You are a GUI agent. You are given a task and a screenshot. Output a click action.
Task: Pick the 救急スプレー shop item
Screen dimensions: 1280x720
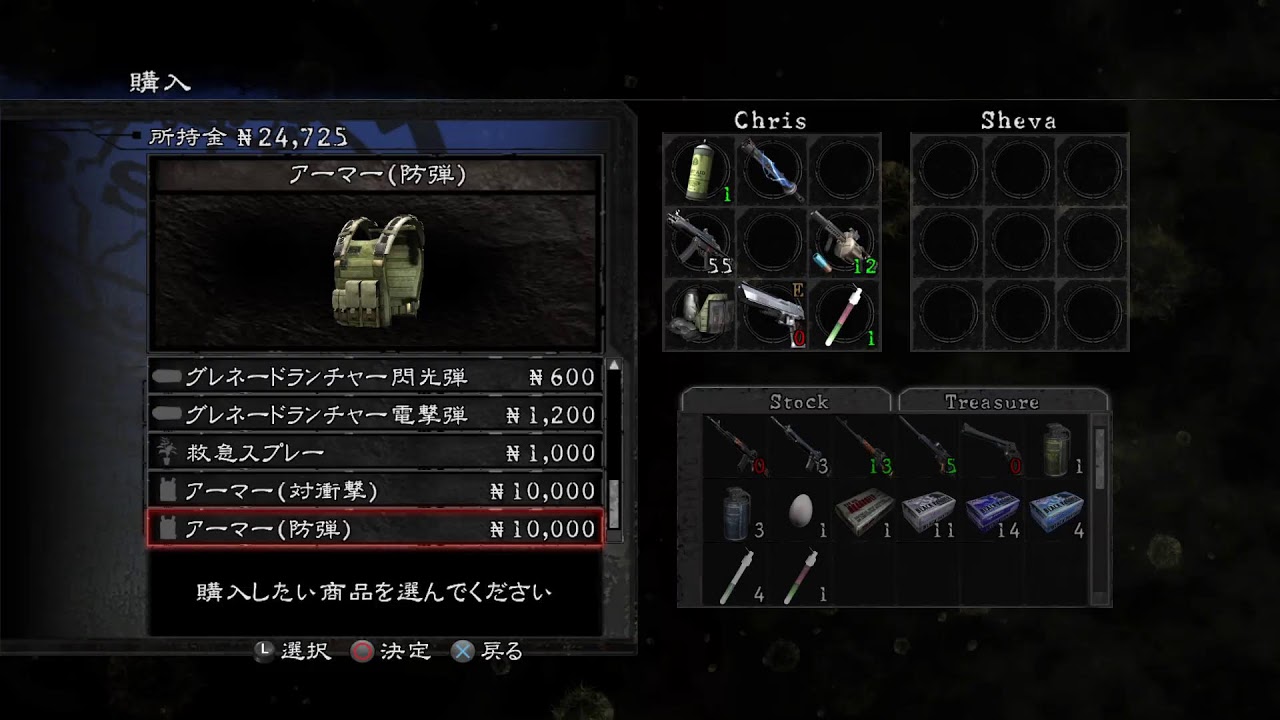click(x=375, y=453)
